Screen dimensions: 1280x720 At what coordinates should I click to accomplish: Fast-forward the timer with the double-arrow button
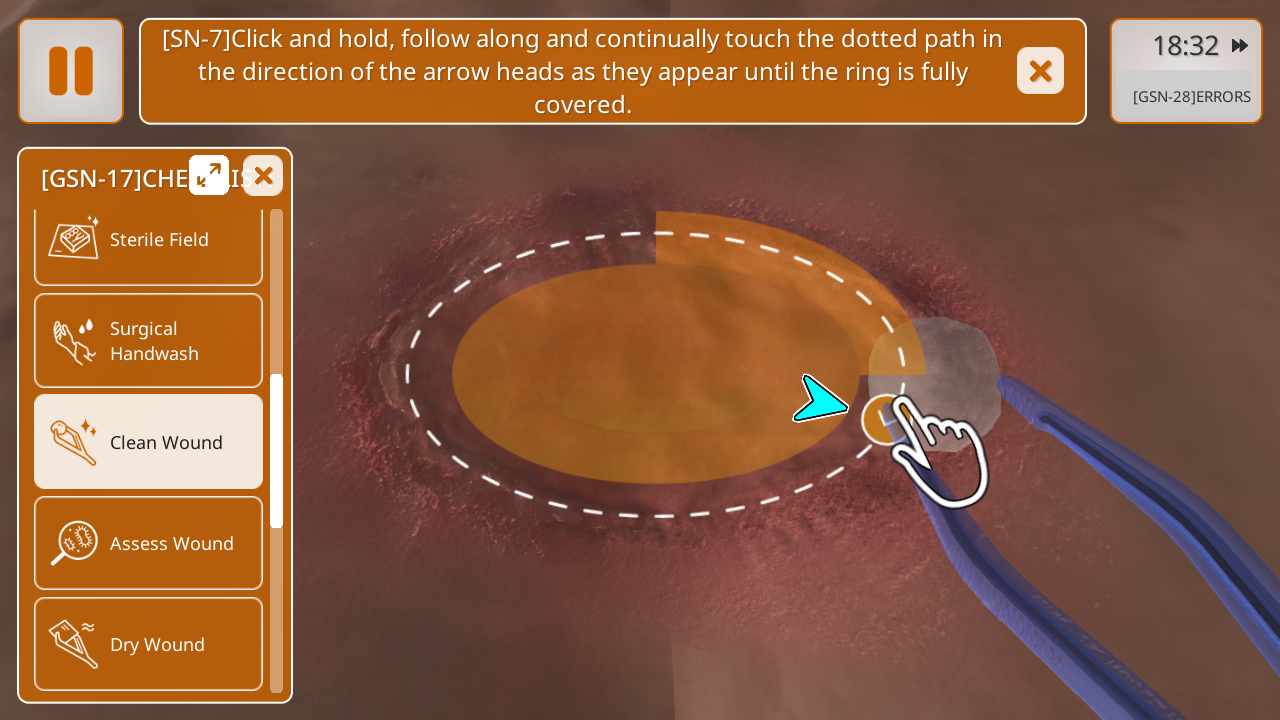click(x=1240, y=45)
